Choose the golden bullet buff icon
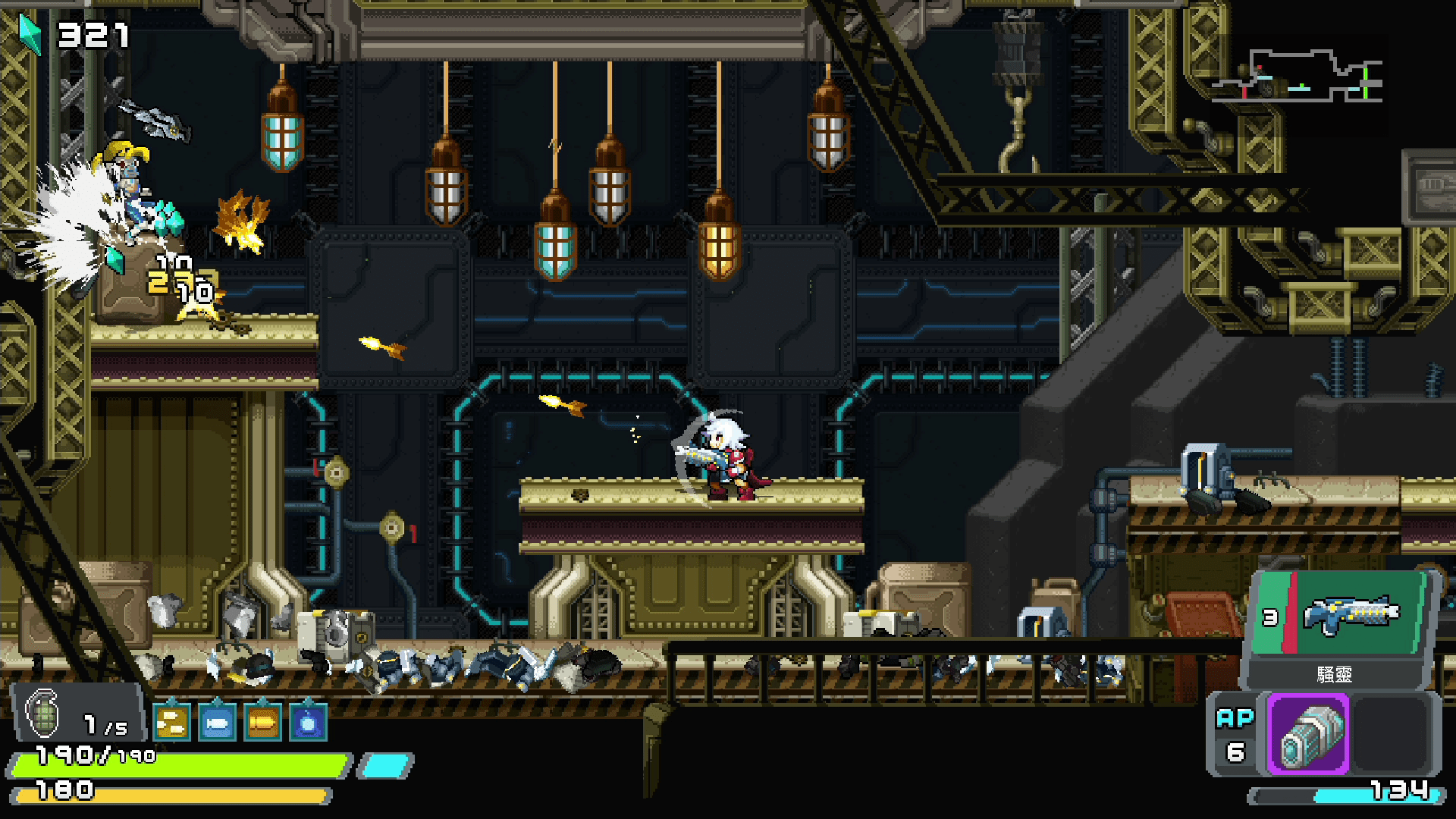 262,722
